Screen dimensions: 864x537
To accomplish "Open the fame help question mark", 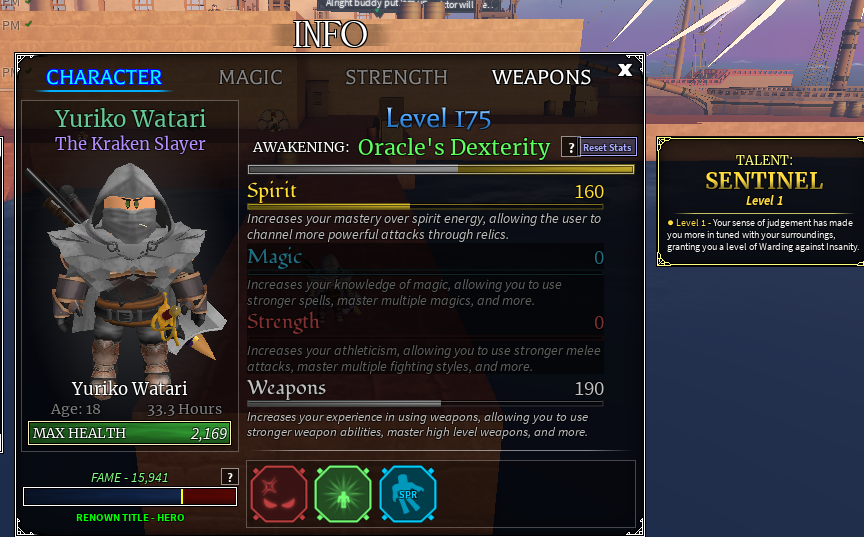I will (x=229, y=477).
